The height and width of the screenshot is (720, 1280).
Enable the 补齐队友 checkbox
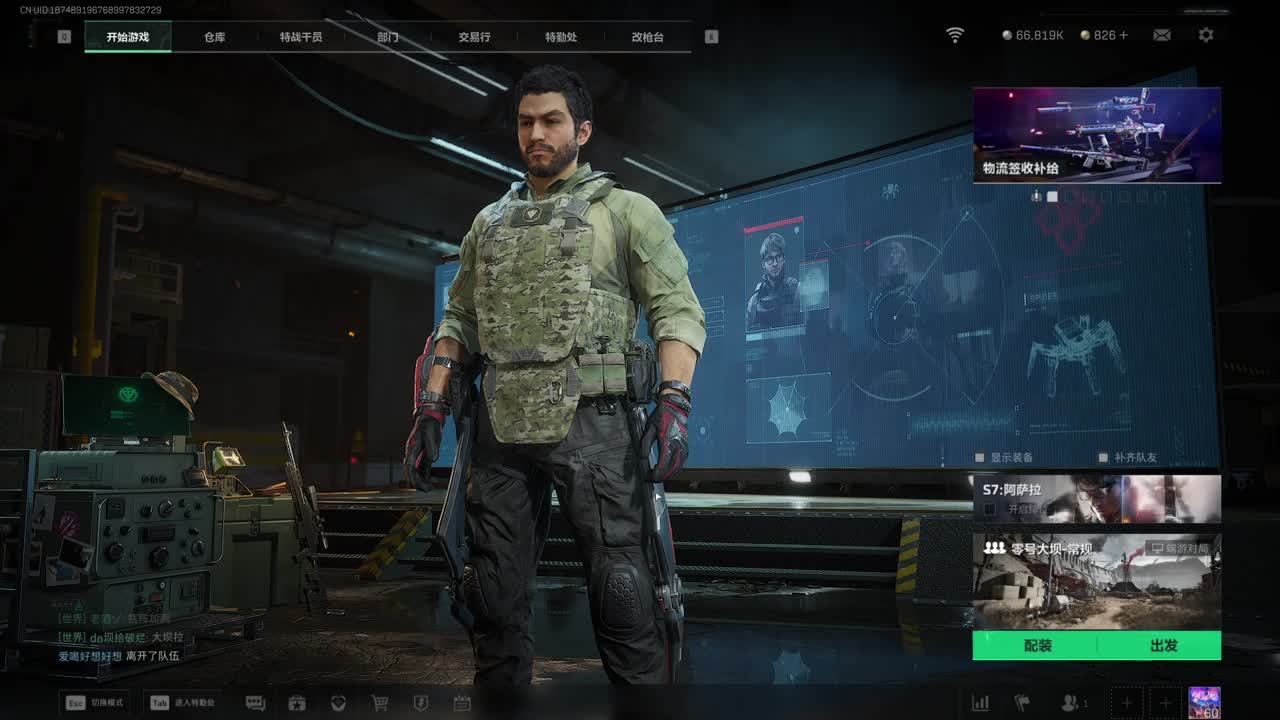click(1104, 458)
